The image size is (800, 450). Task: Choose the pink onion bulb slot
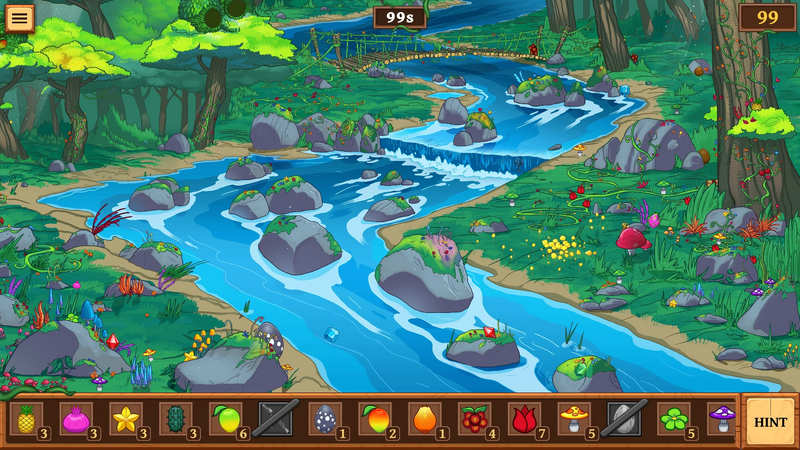76,418
